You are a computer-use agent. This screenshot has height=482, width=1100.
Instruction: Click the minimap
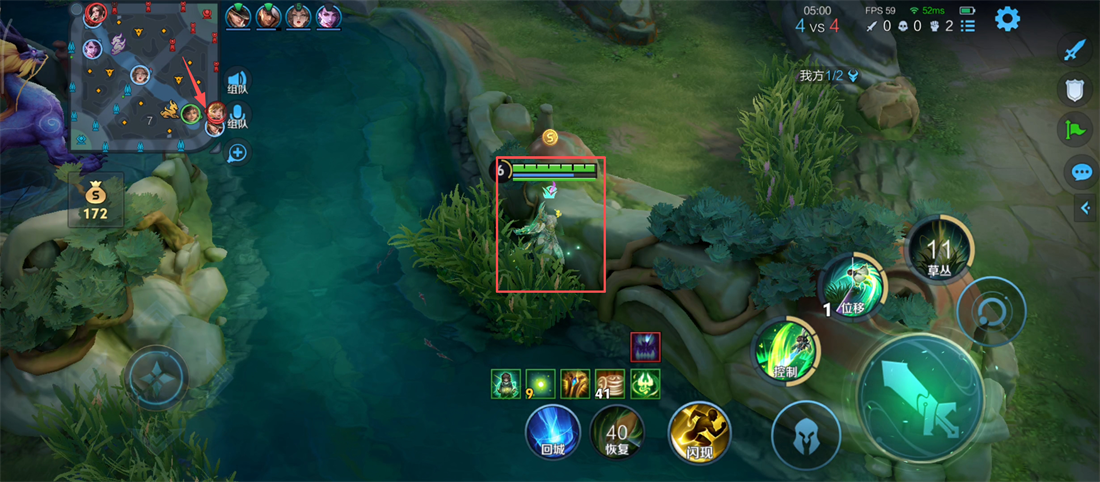(145, 76)
